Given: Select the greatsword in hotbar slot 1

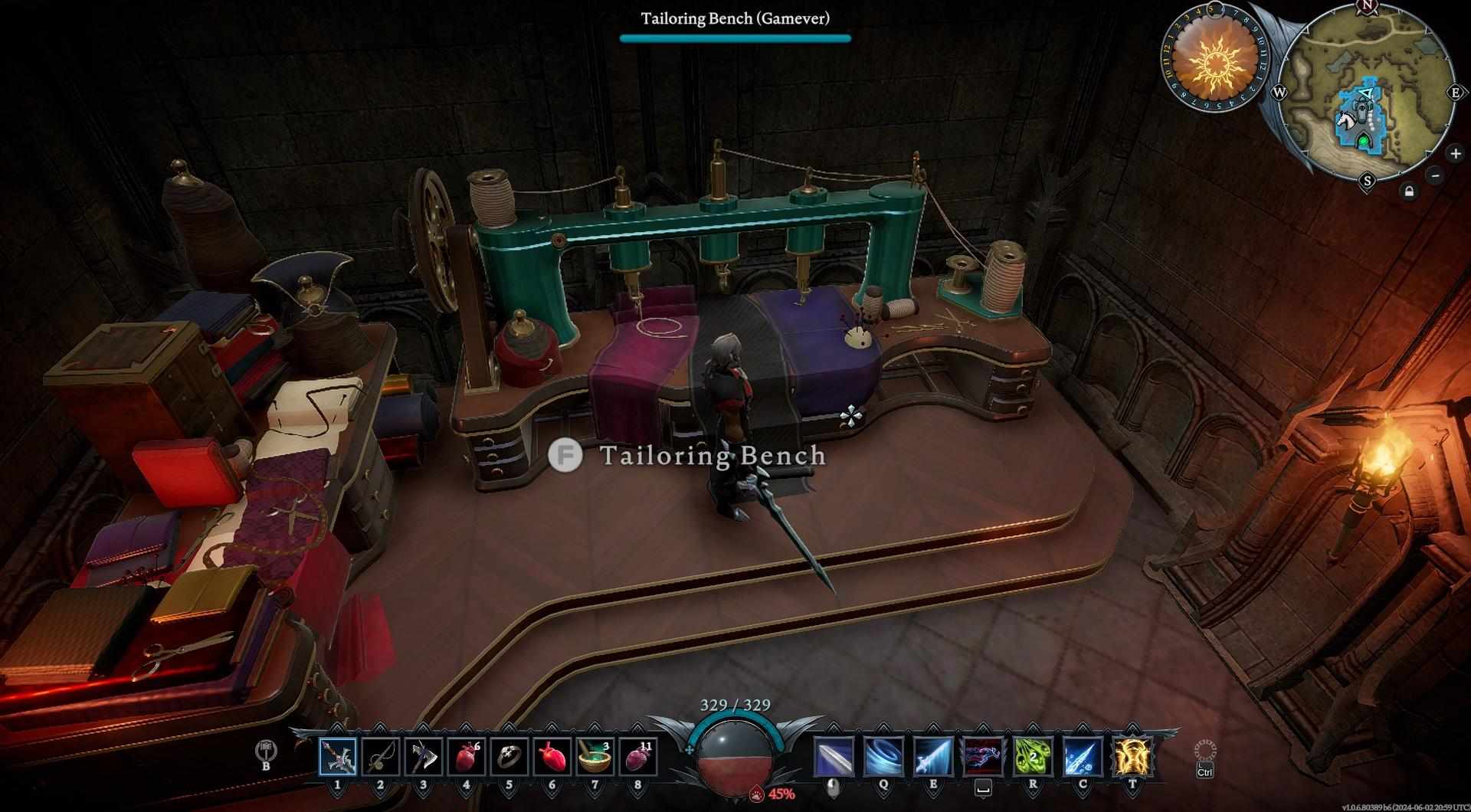Looking at the screenshot, I should click(x=338, y=756).
